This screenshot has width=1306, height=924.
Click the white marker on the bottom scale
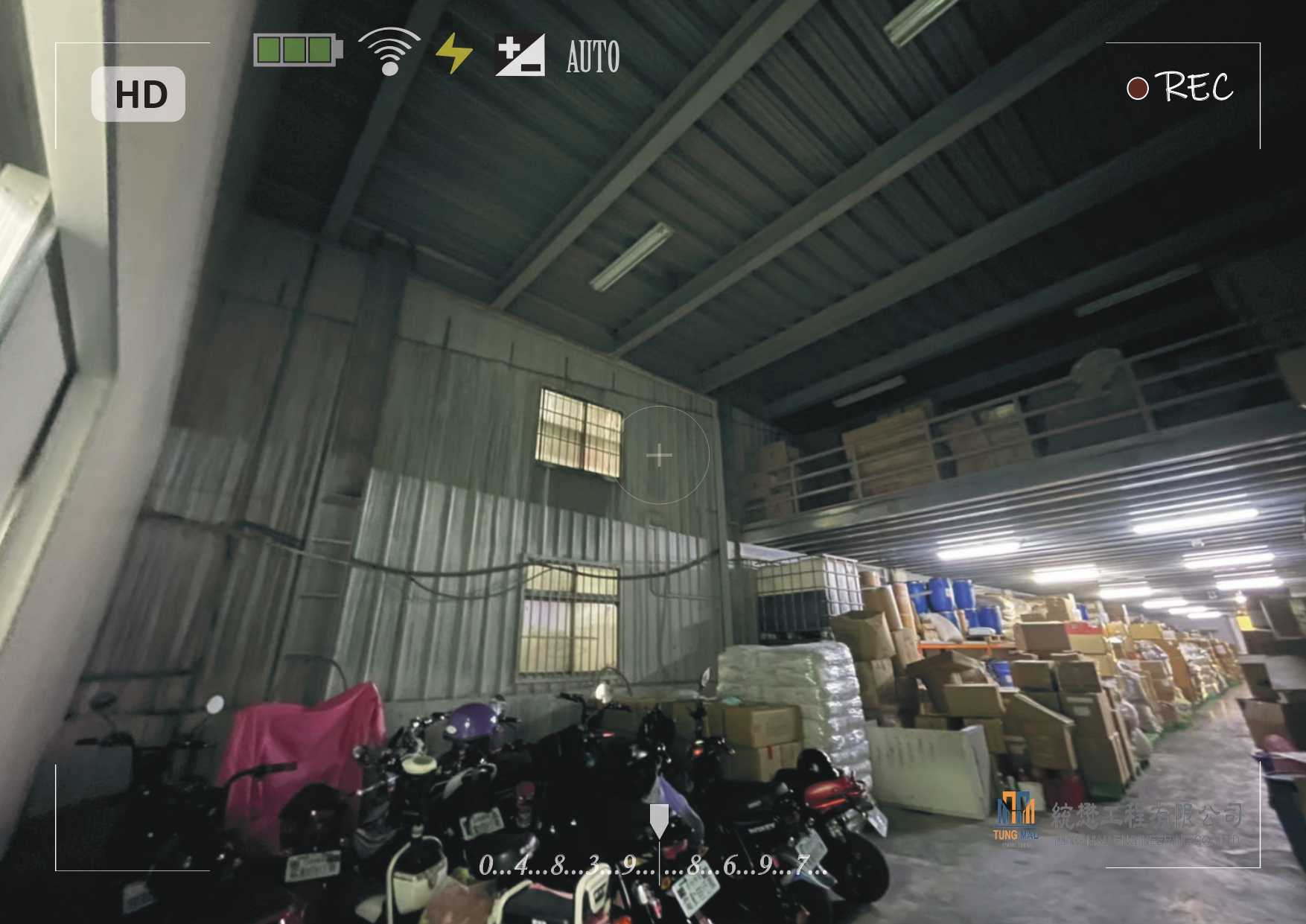click(659, 820)
